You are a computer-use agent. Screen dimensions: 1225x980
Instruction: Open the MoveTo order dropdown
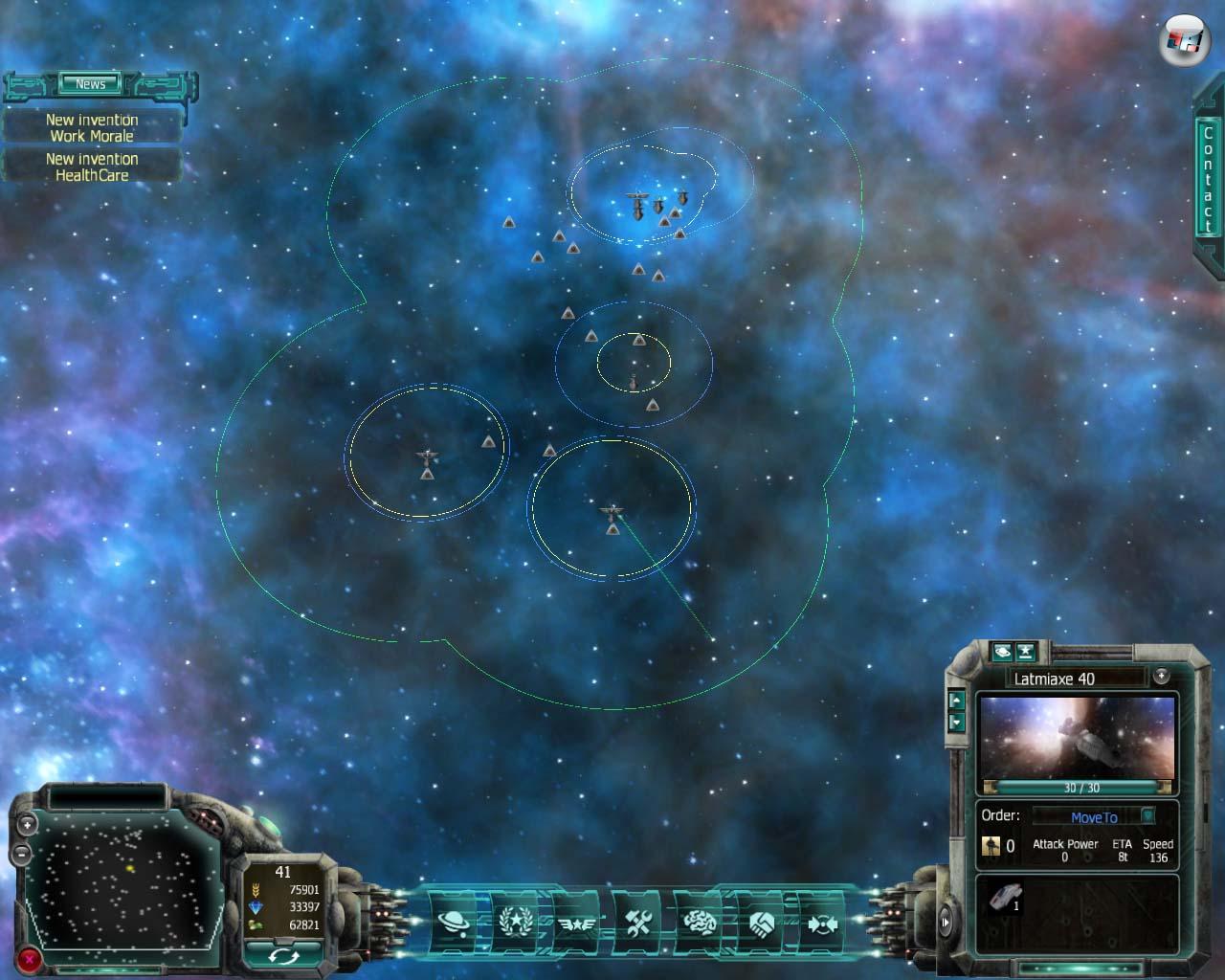(1147, 816)
